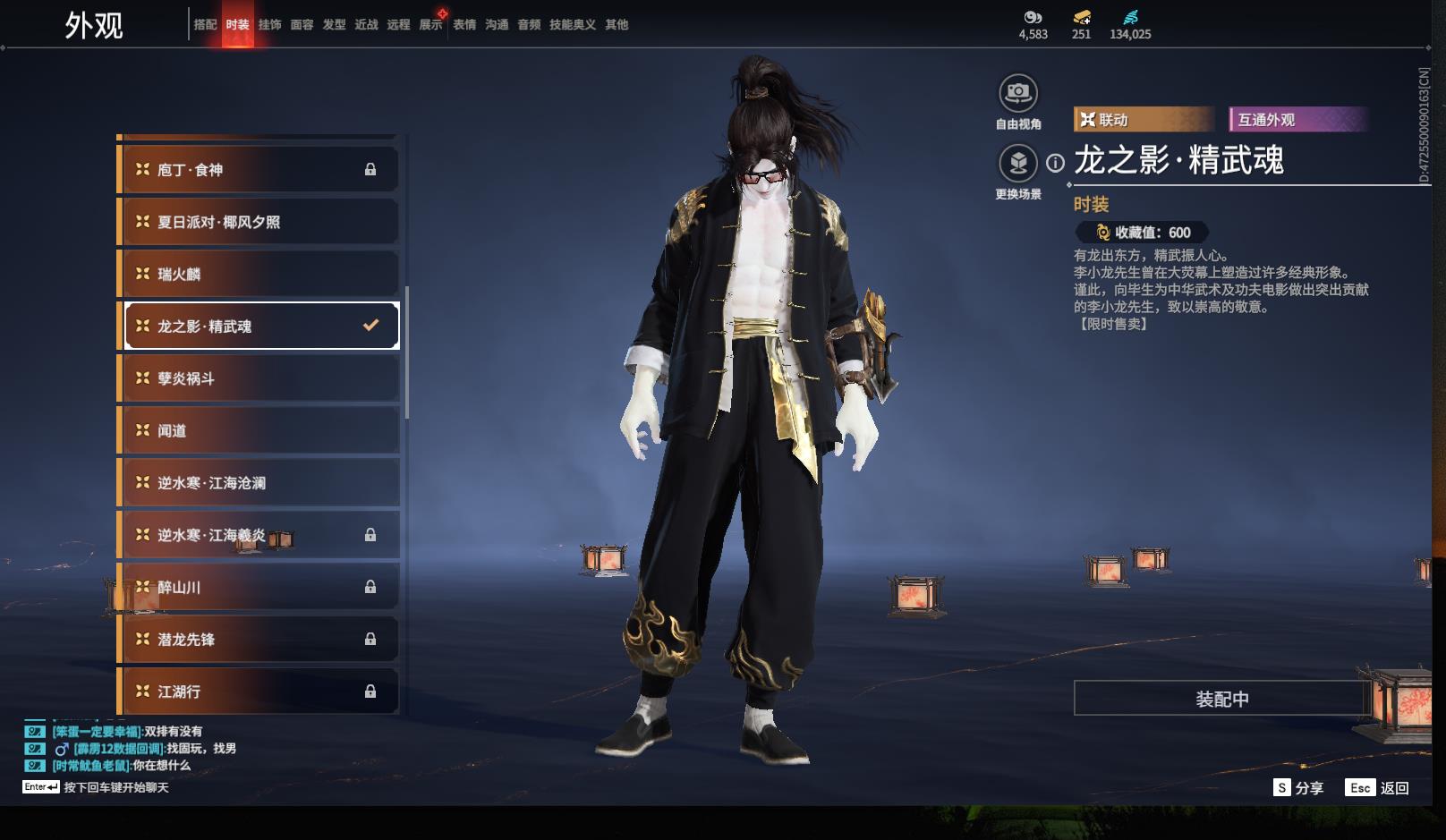The height and width of the screenshot is (840, 1446).
Task: Open the 发型 hairstyle tab
Action: pyautogui.click(x=334, y=25)
